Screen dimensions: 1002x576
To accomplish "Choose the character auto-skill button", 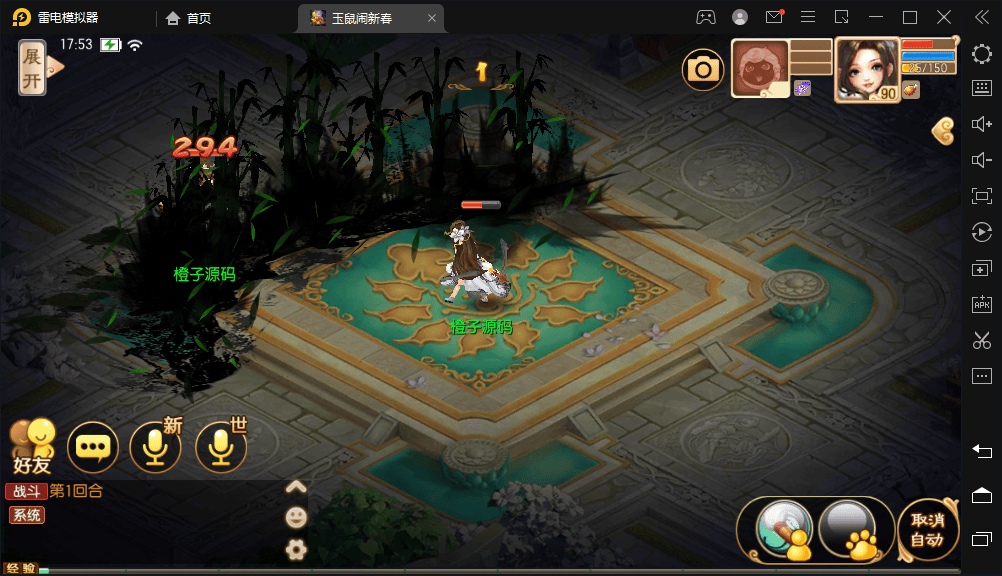I will click(x=785, y=530).
